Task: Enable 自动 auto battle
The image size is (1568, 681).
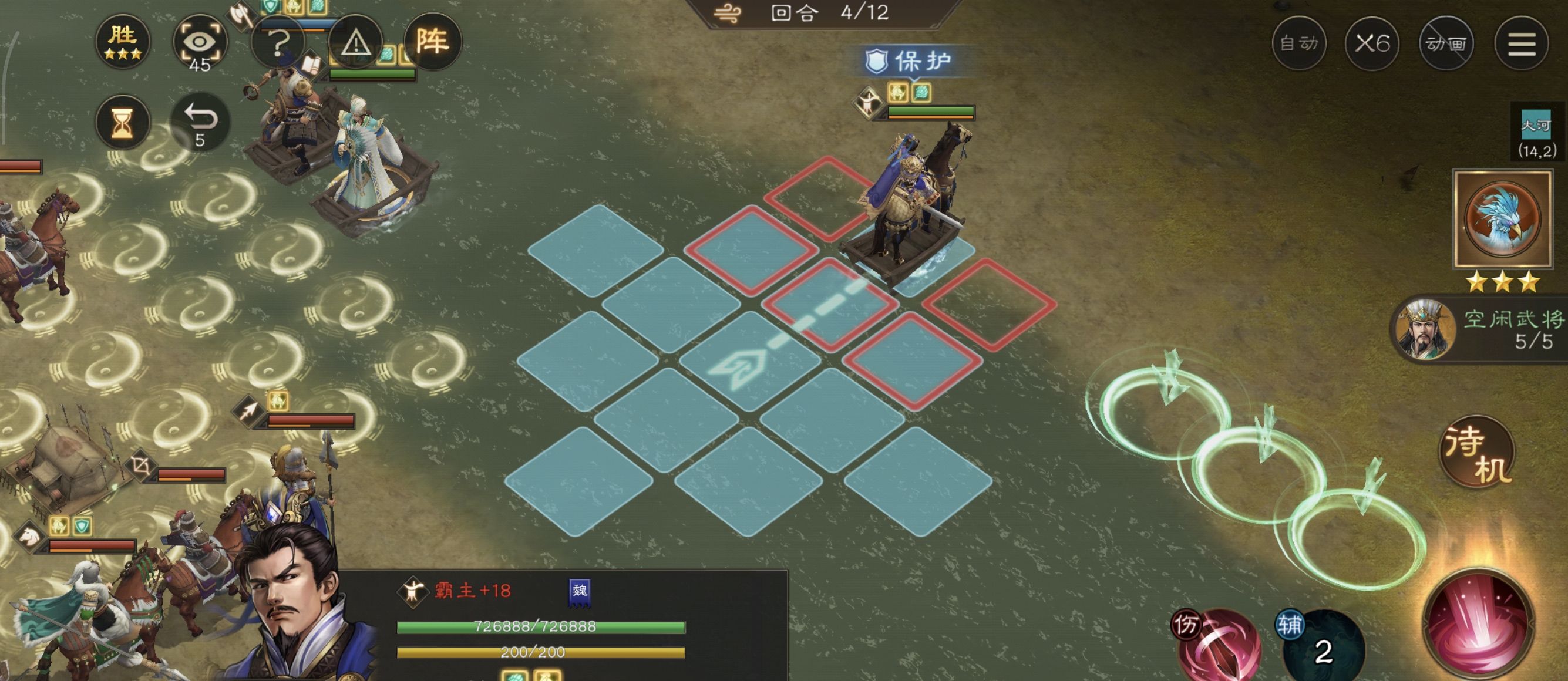Action: (x=1298, y=43)
